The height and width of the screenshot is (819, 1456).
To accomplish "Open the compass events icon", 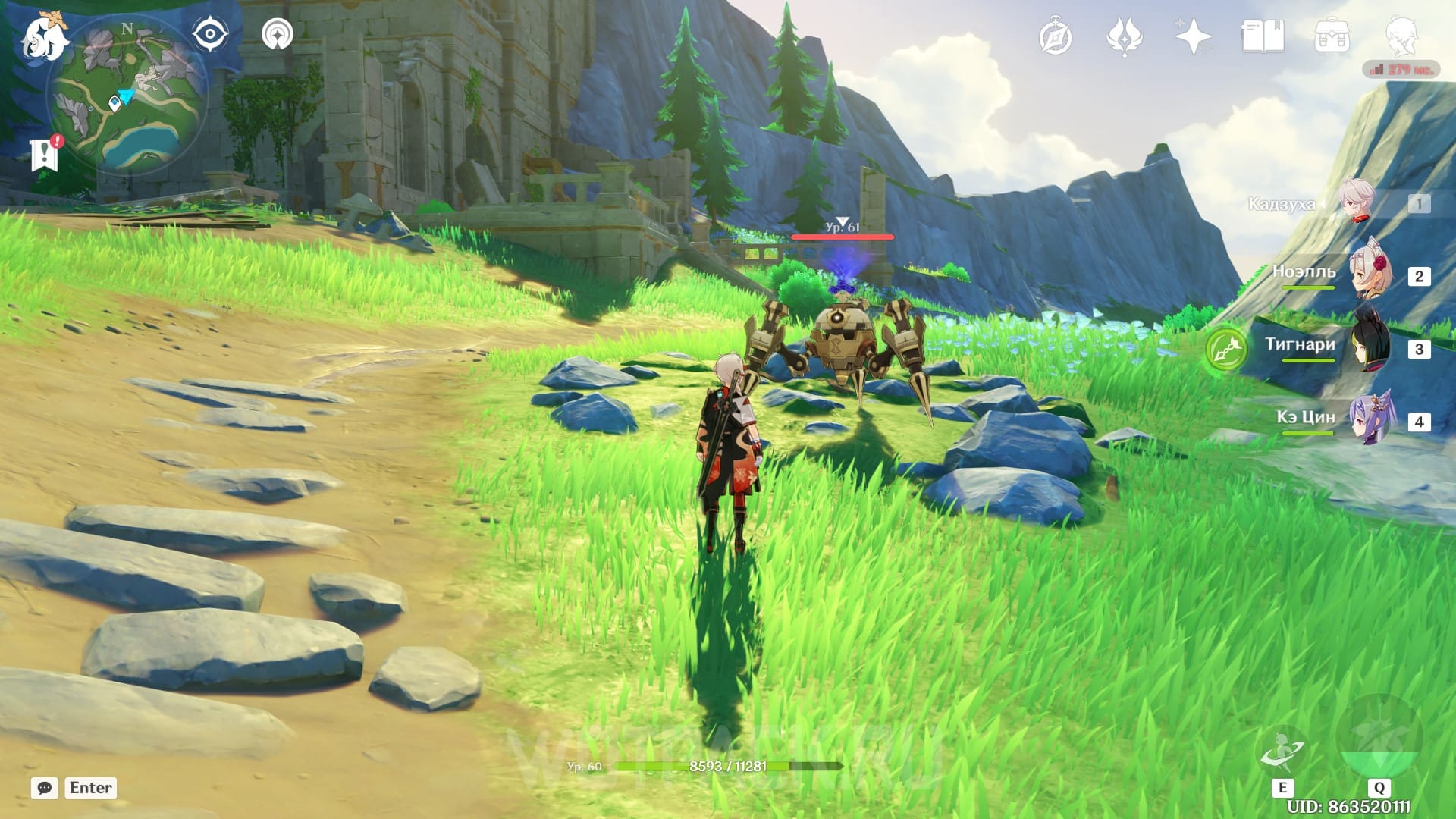I will pyautogui.click(x=1055, y=37).
